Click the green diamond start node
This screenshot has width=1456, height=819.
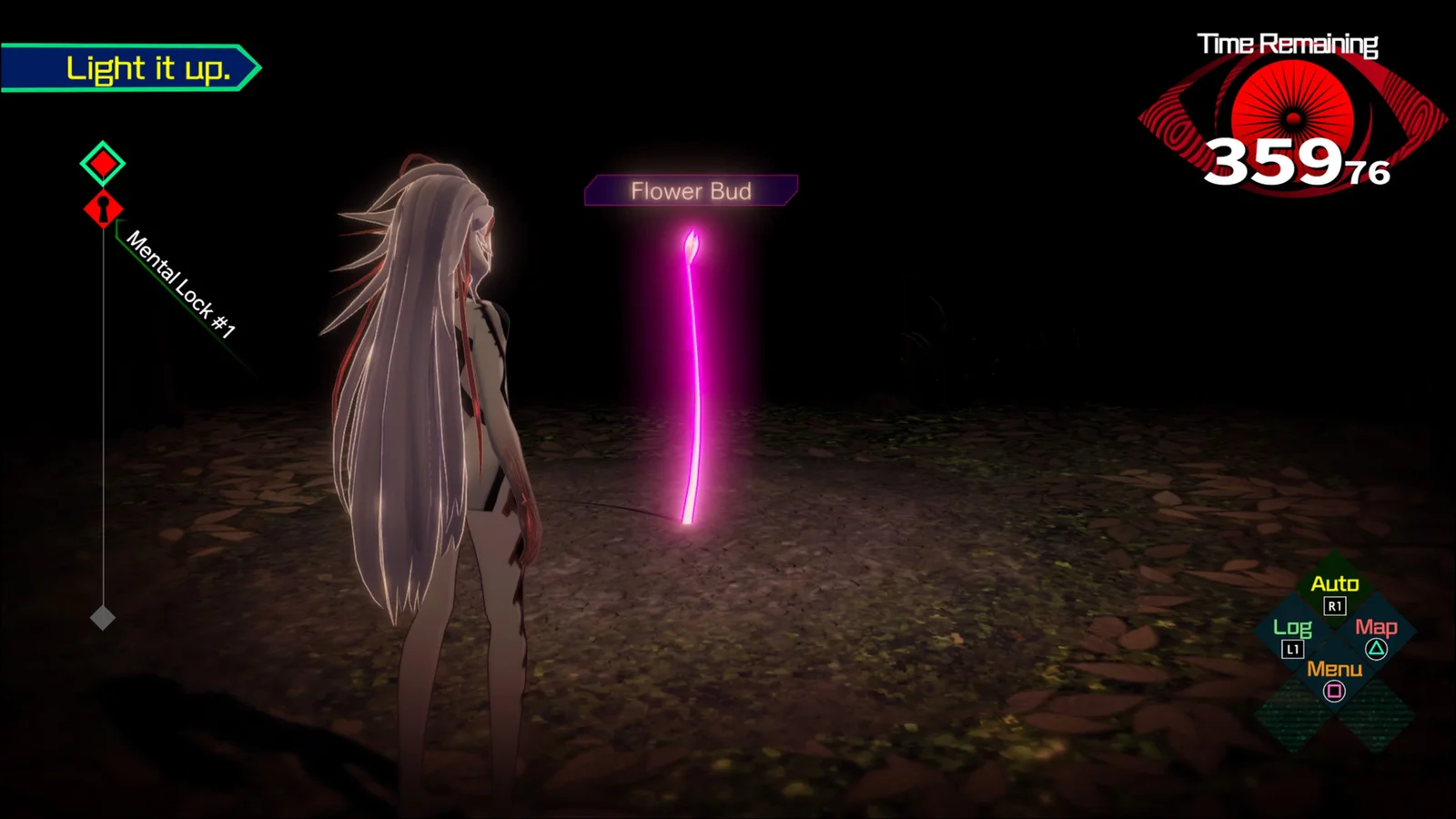tap(103, 164)
